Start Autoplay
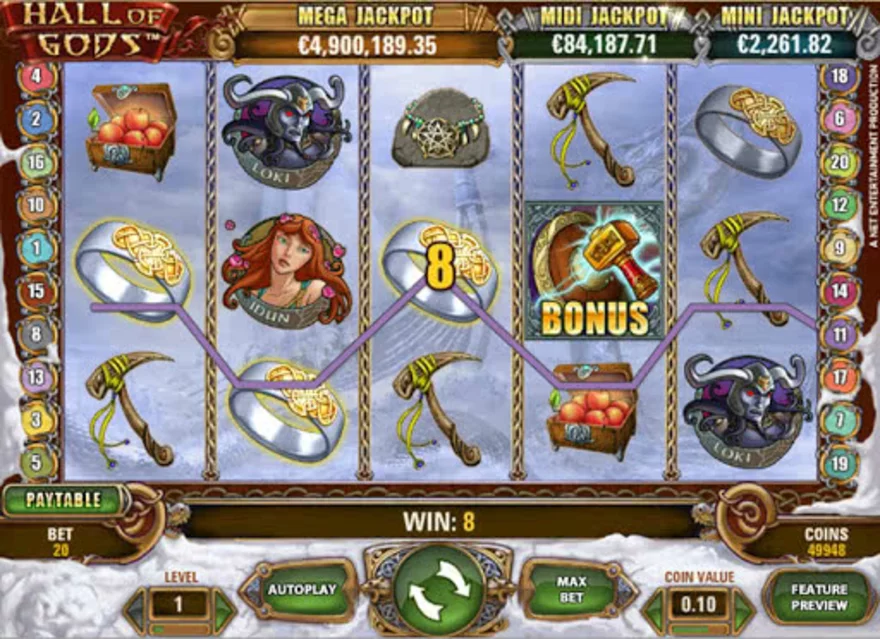Viewport: 880px width, 639px height. pyautogui.click(x=301, y=590)
